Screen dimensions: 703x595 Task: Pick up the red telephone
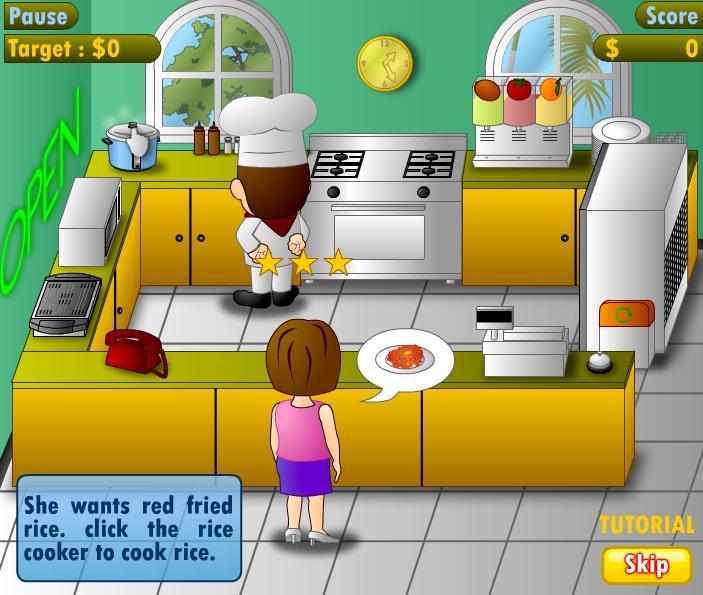[x=135, y=351]
